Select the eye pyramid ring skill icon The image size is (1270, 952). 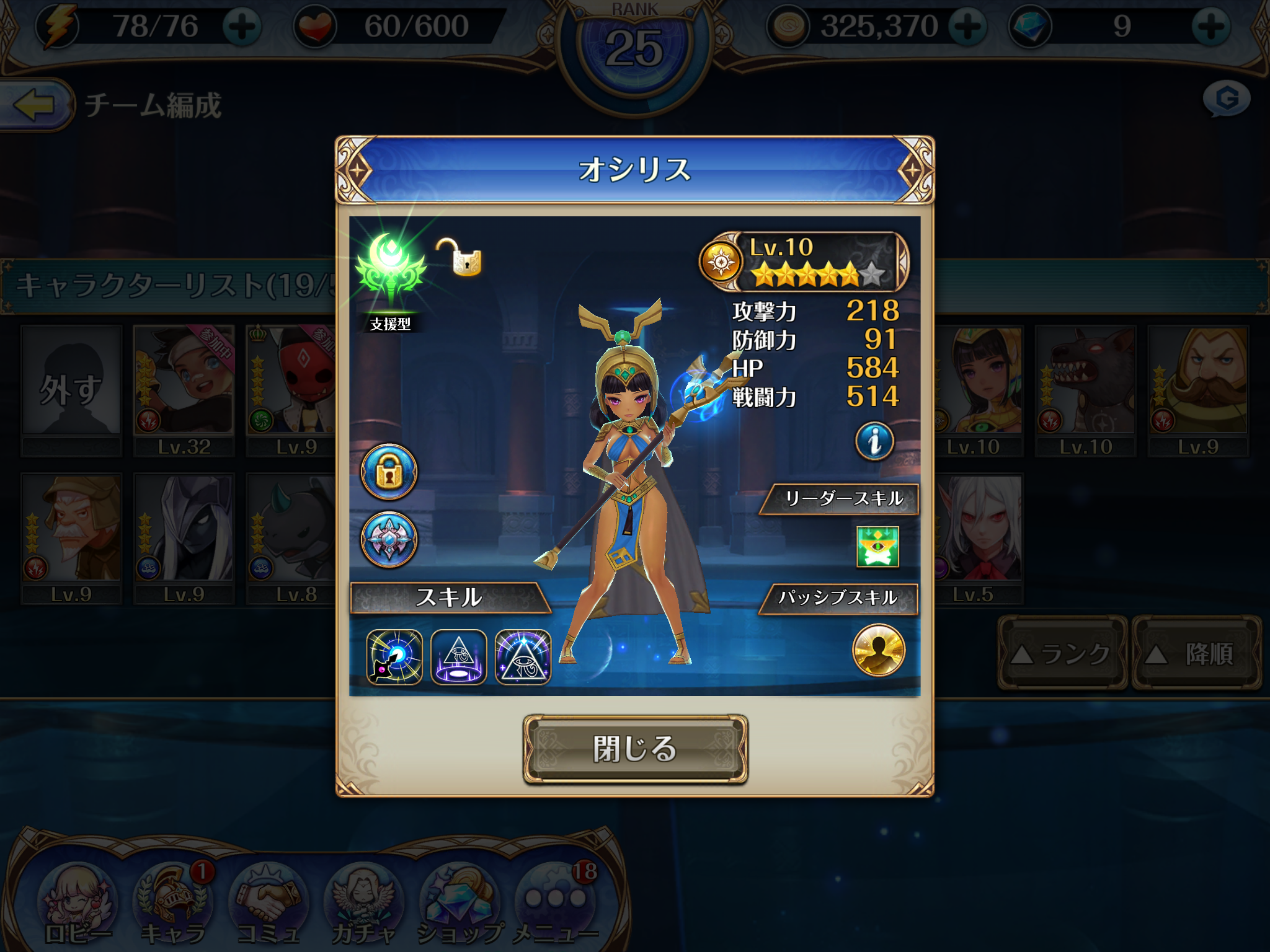[459, 657]
